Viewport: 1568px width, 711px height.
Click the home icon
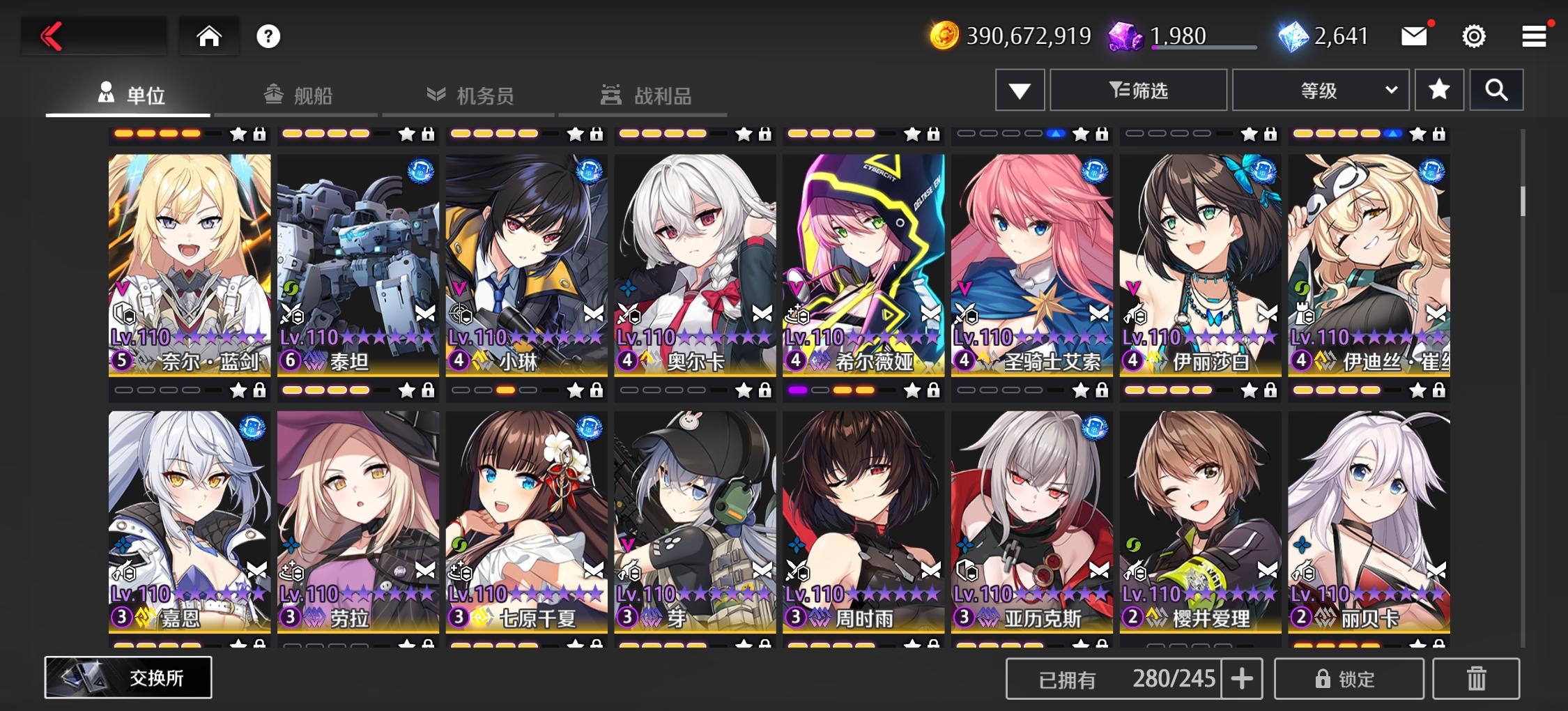click(x=208, y=35)
